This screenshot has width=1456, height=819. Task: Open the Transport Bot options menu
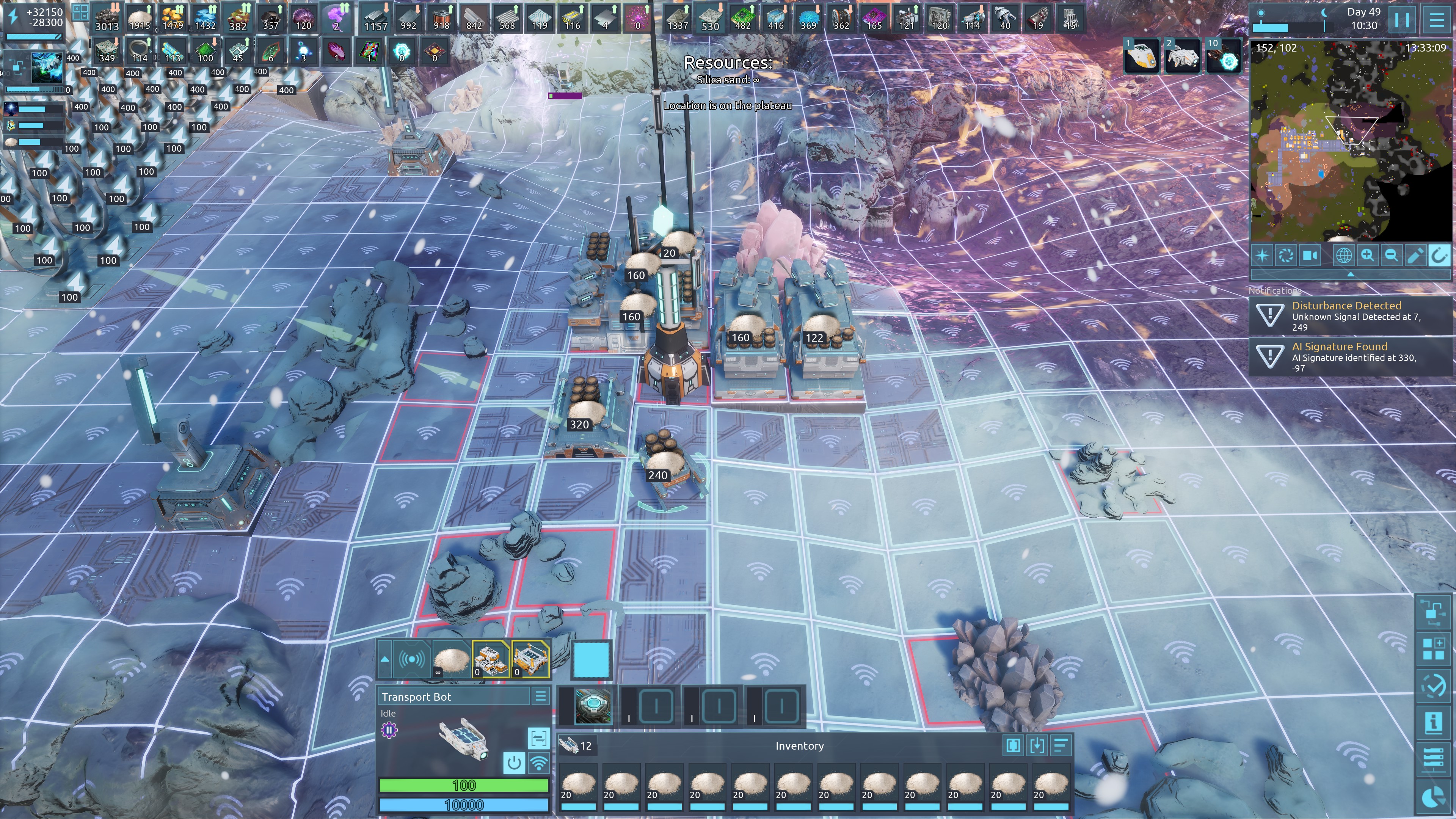[540, 697]
